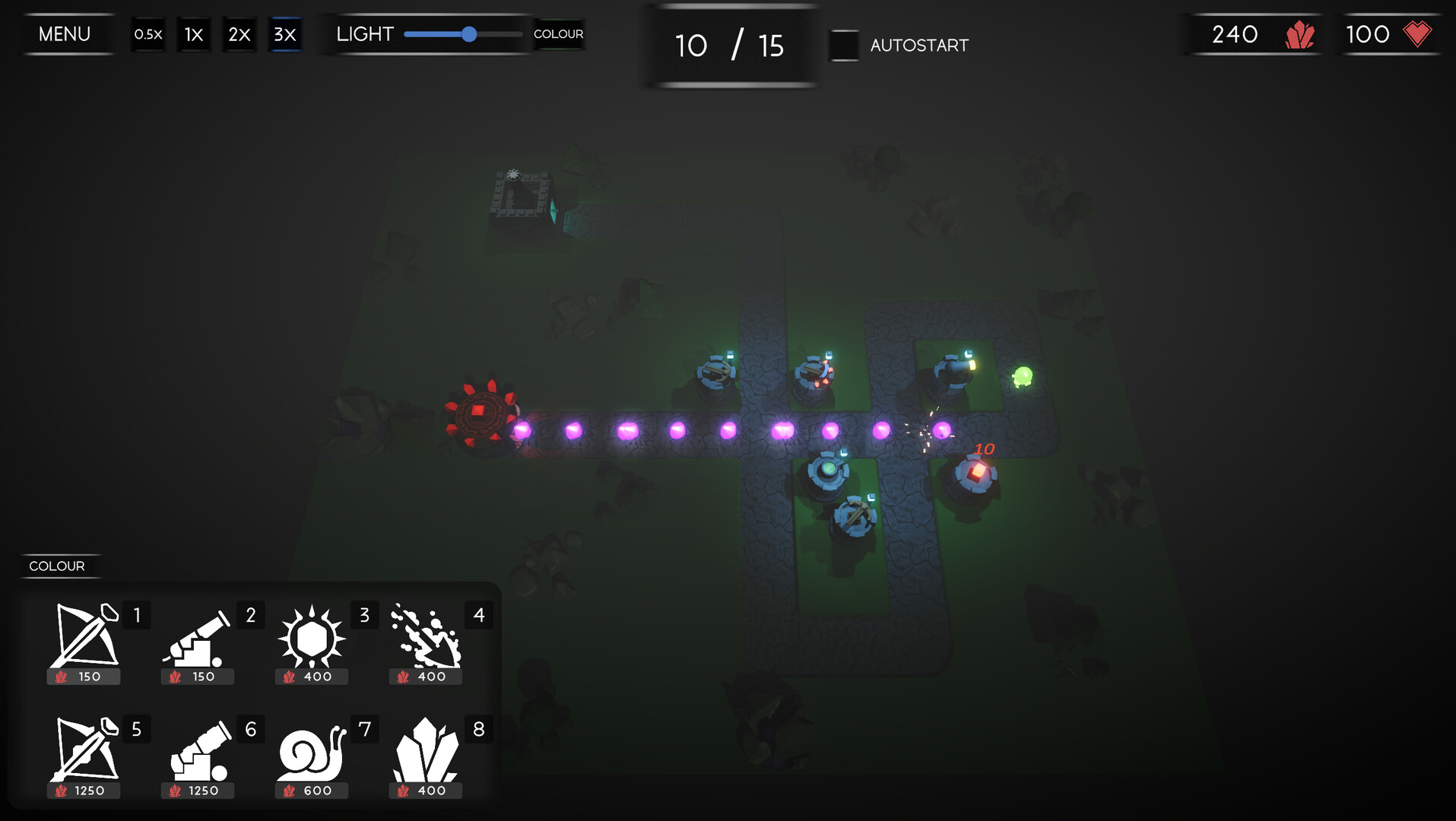Open the MENU
Screen dimensions: 1456x821
[65, 33]
